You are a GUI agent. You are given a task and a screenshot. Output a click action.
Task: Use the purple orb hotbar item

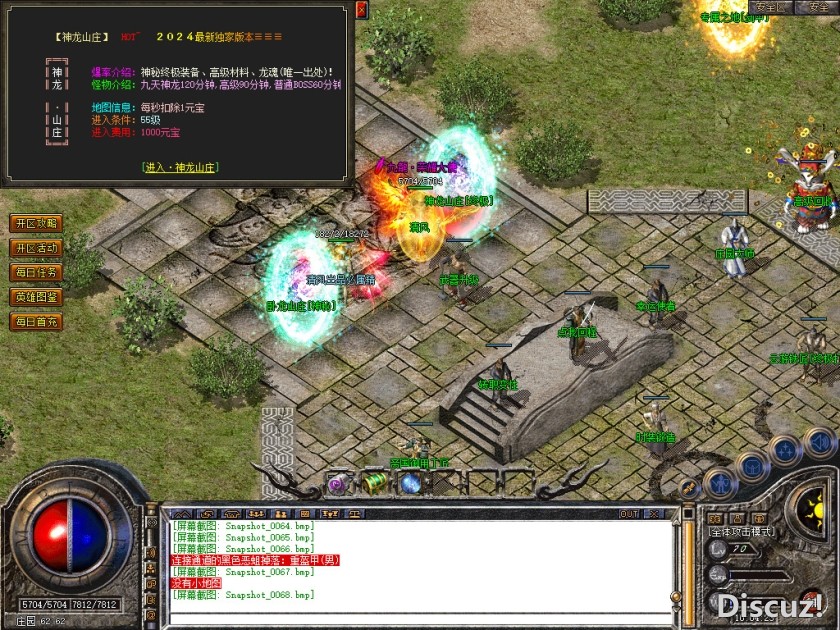tap(338, 484)
